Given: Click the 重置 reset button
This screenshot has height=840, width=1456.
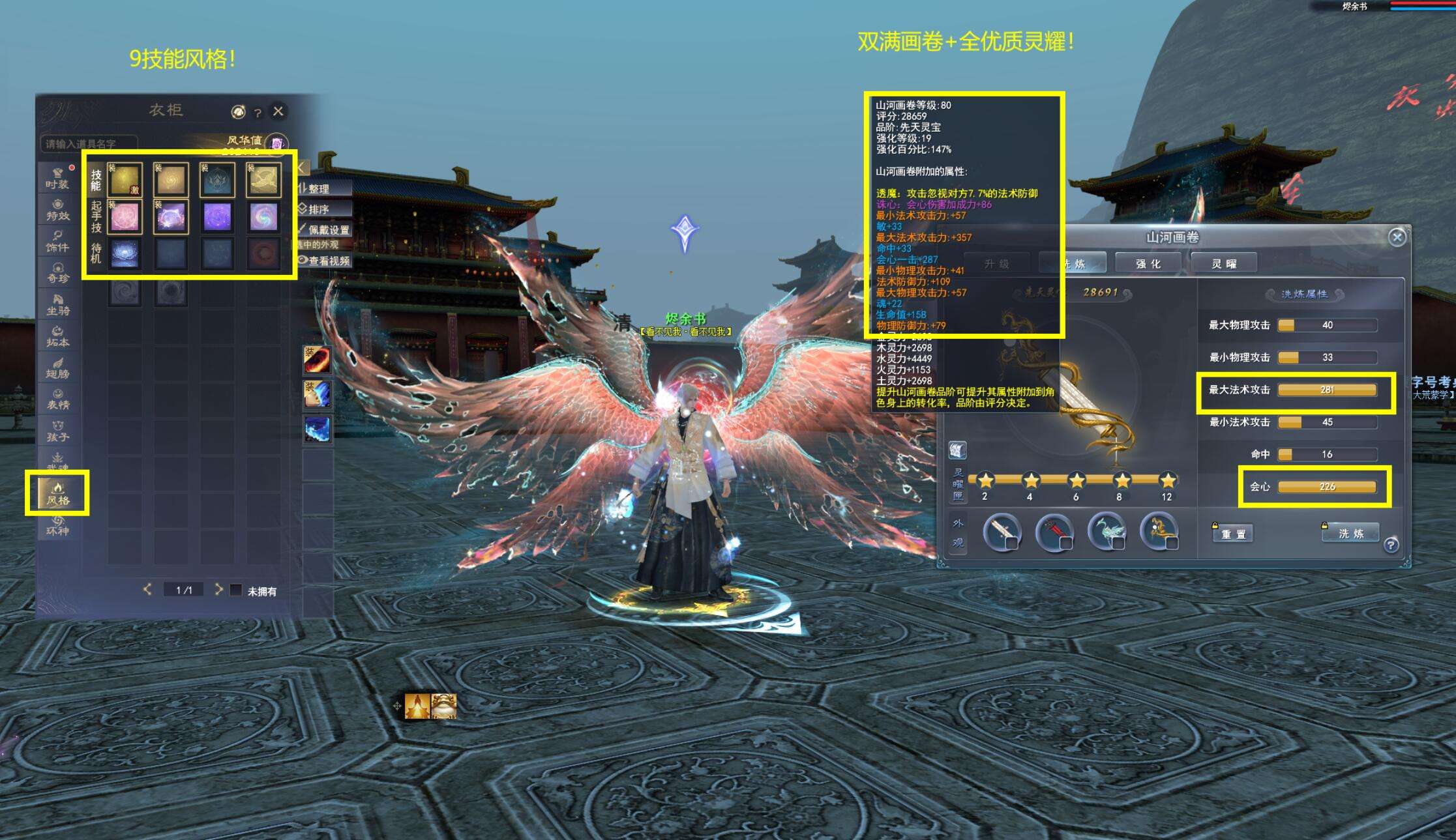Looking at the screenshot, I should click(1233, 534).
